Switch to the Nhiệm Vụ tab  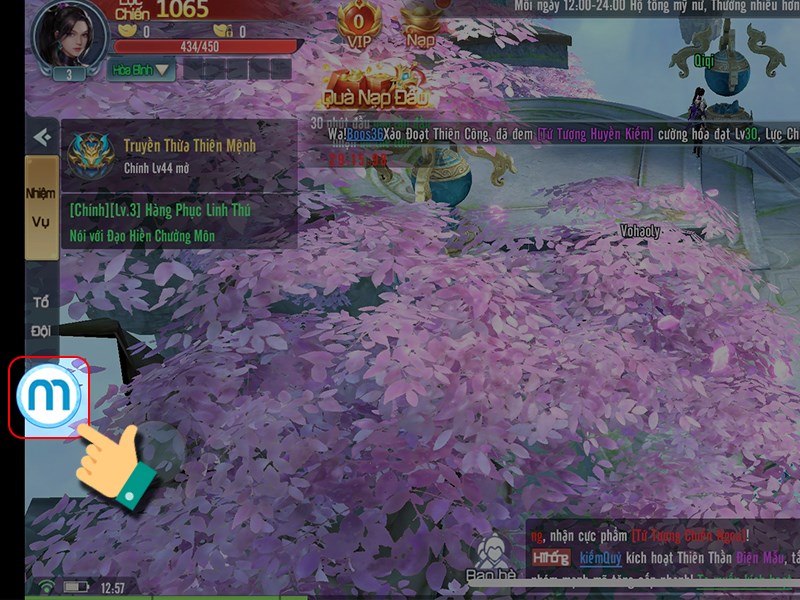pyautogui.click(x=41, y=205)
